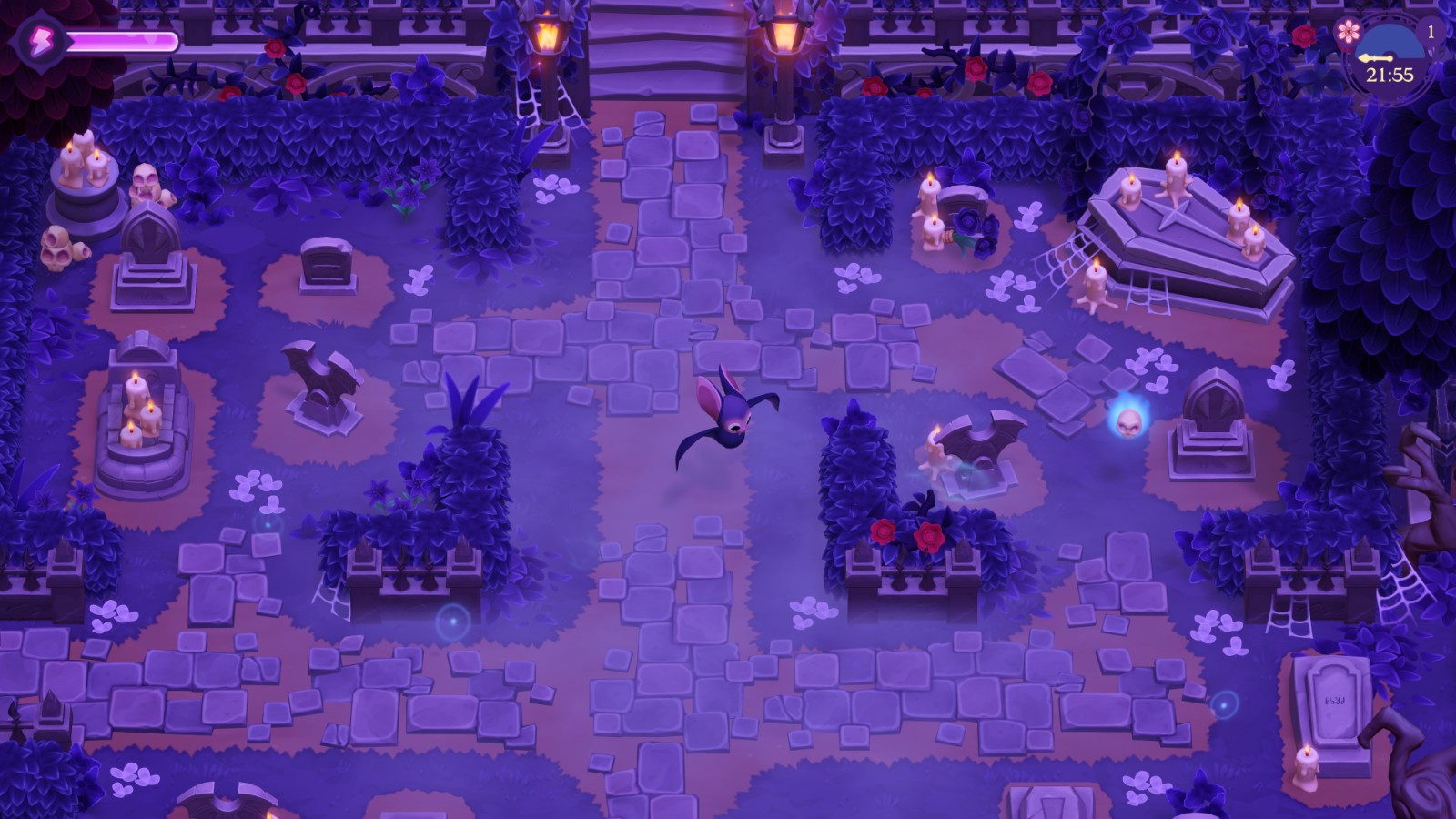This screenshot has height=819, width=1456.
Task: Select the small rounded tombstone near top left
Action: [326, 264]
